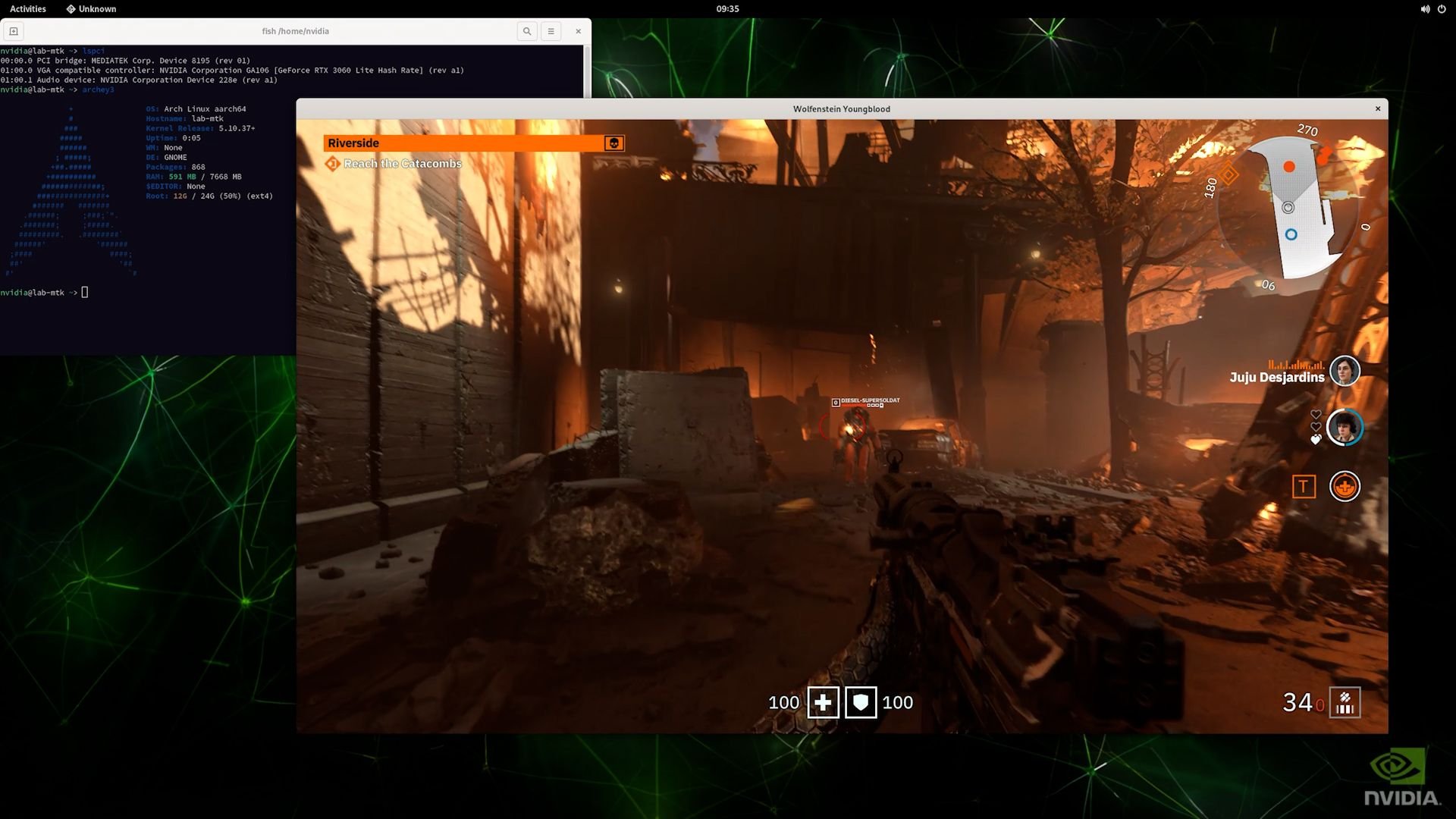The height and width of the screenshot is (819, 1456).
Task: Select the health cross icon
Action: [x=823, y=703]
